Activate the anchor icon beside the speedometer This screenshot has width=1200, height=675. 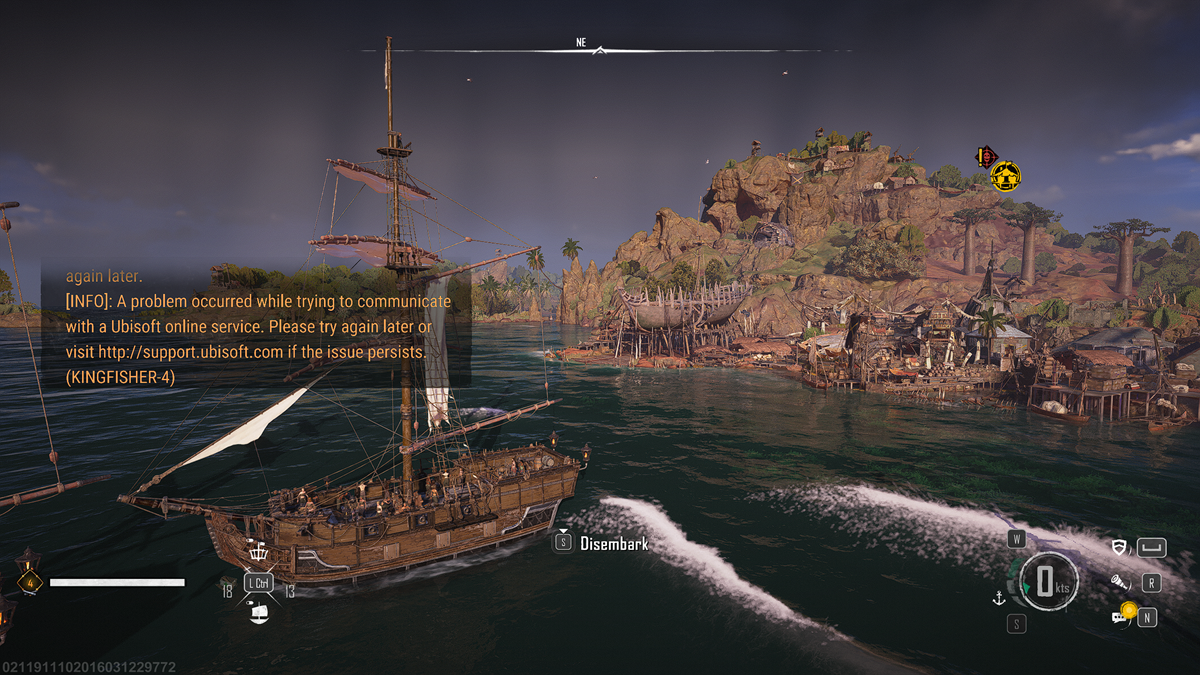pos(996,598)
